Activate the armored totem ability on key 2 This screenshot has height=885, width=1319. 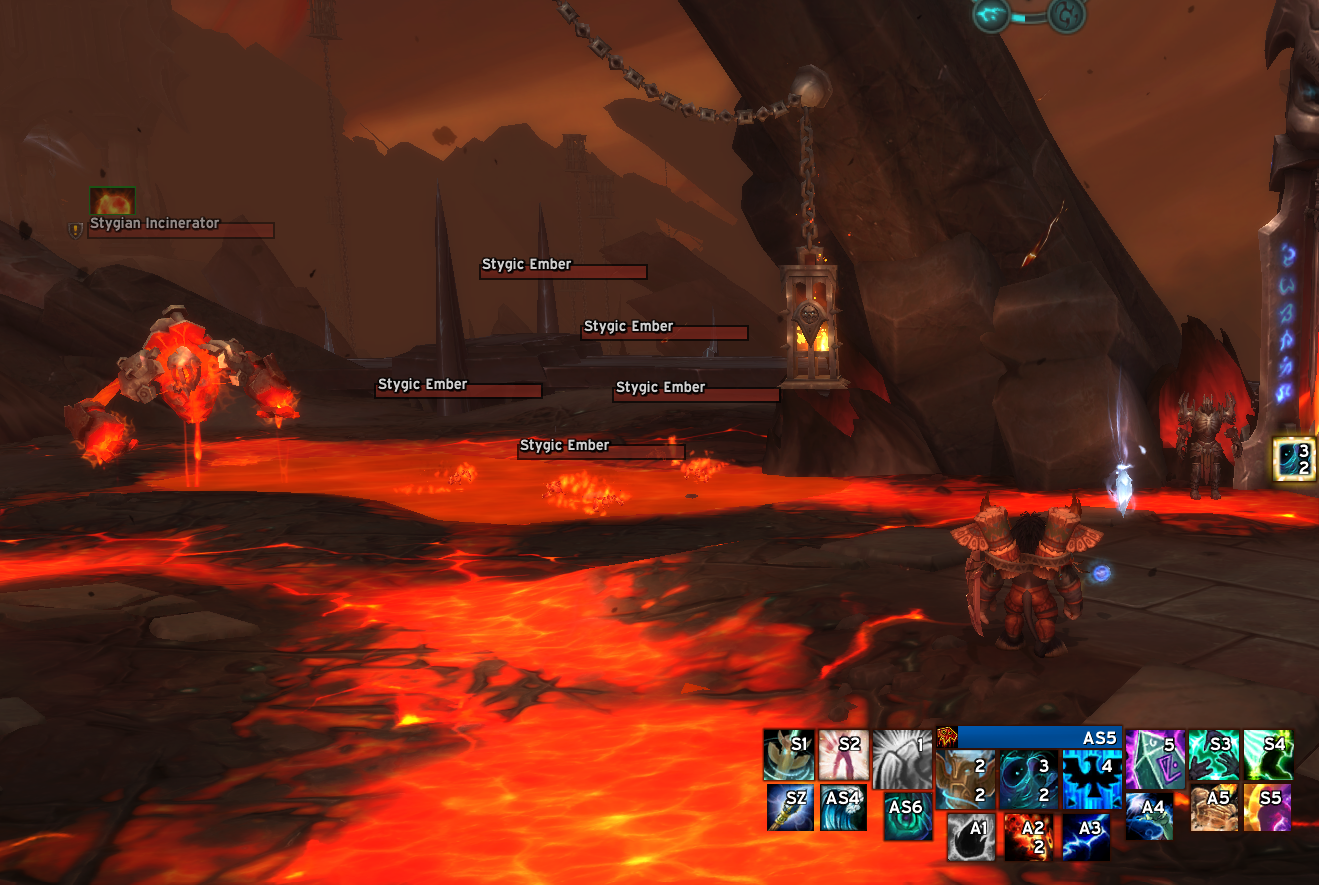click(966, 780)
